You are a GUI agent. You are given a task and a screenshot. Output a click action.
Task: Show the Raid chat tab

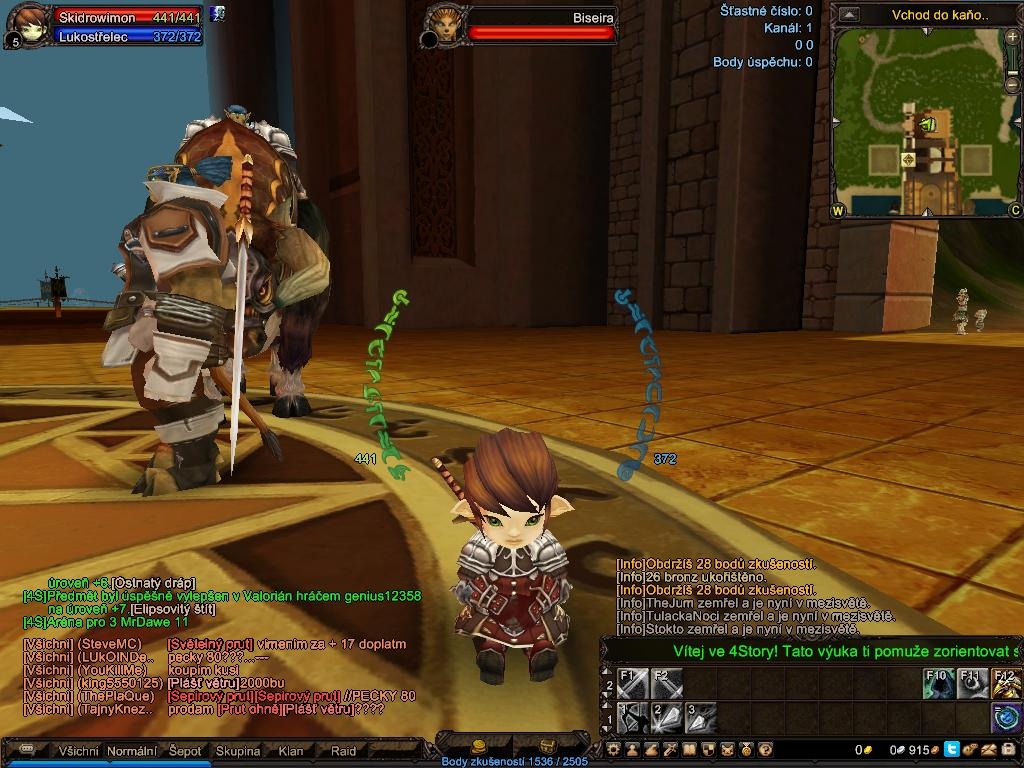pyautogui.click(x=343, y=751)
